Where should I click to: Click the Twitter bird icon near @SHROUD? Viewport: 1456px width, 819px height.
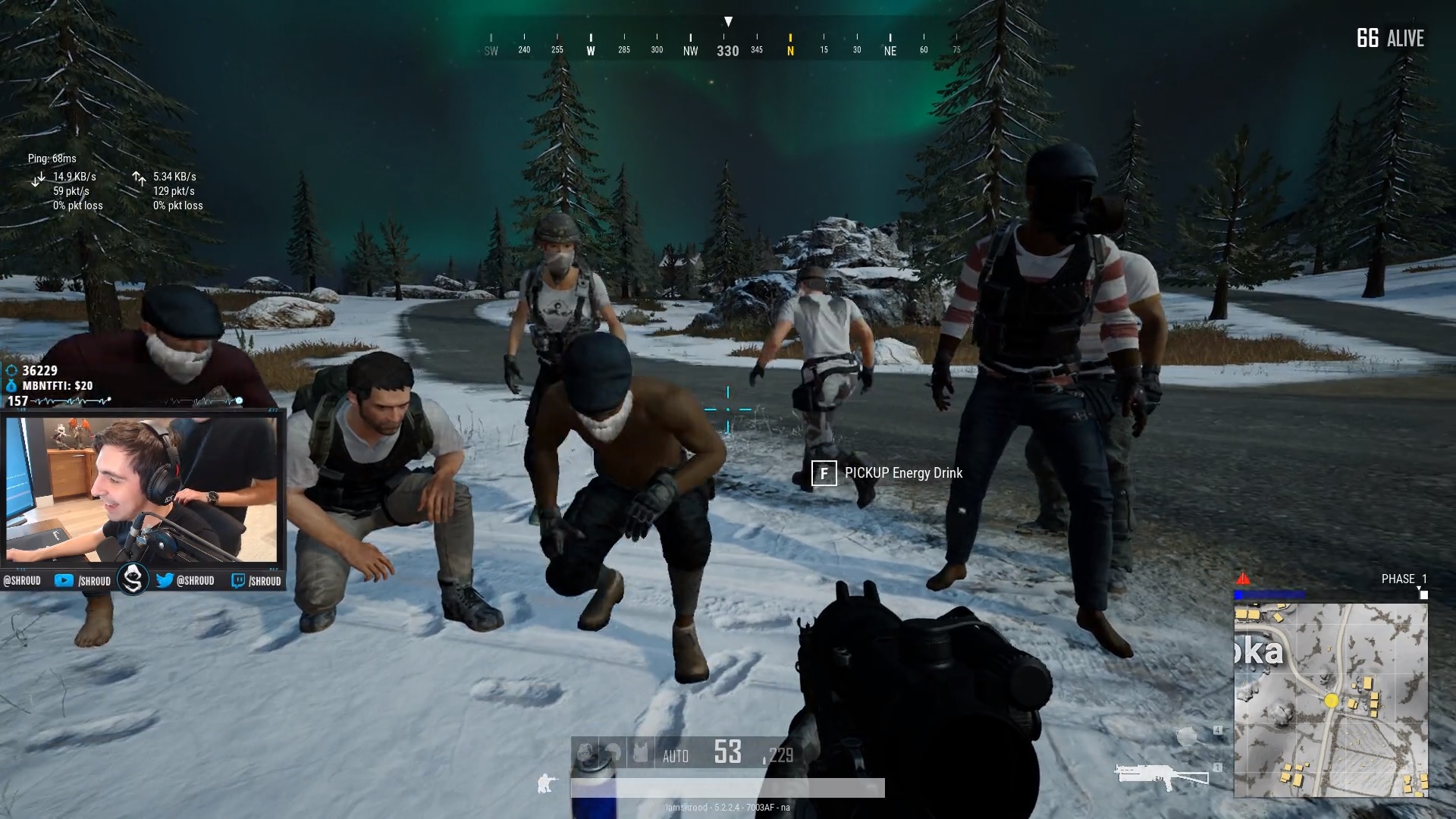(165, 580)
